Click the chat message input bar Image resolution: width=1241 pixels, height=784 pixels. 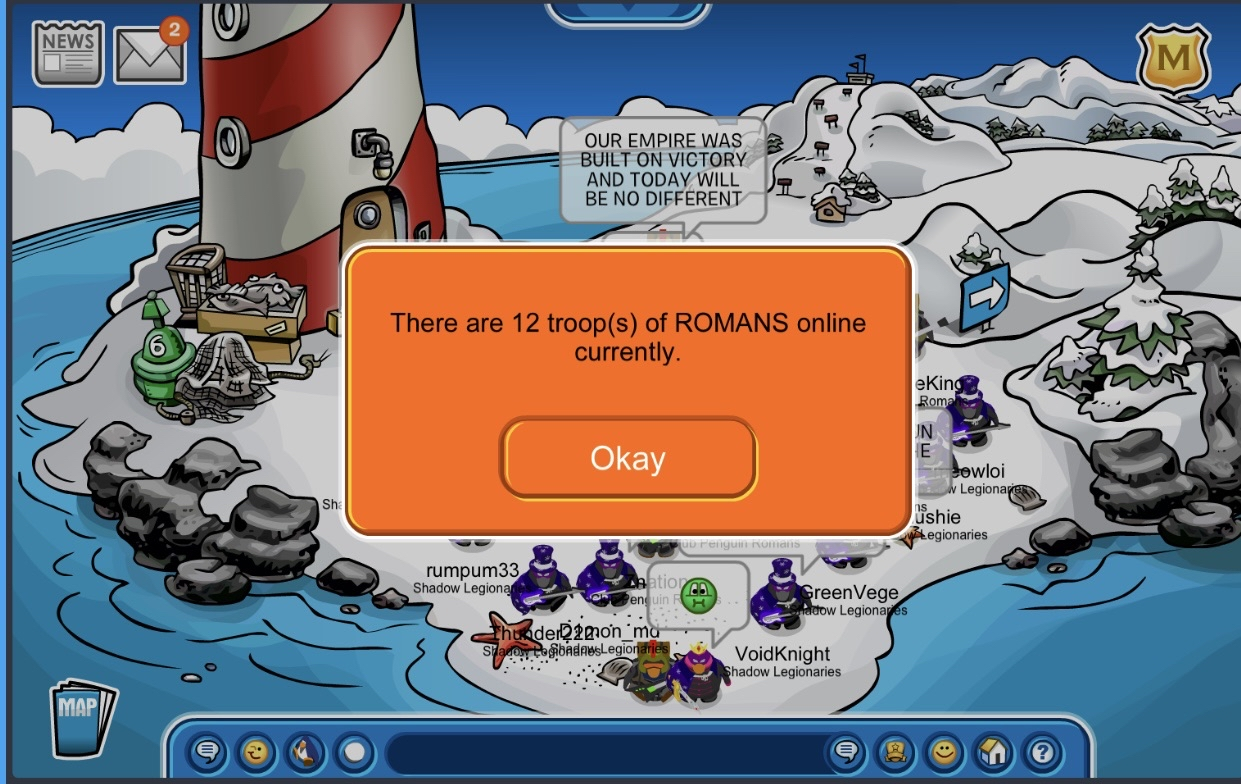[600, 750]
